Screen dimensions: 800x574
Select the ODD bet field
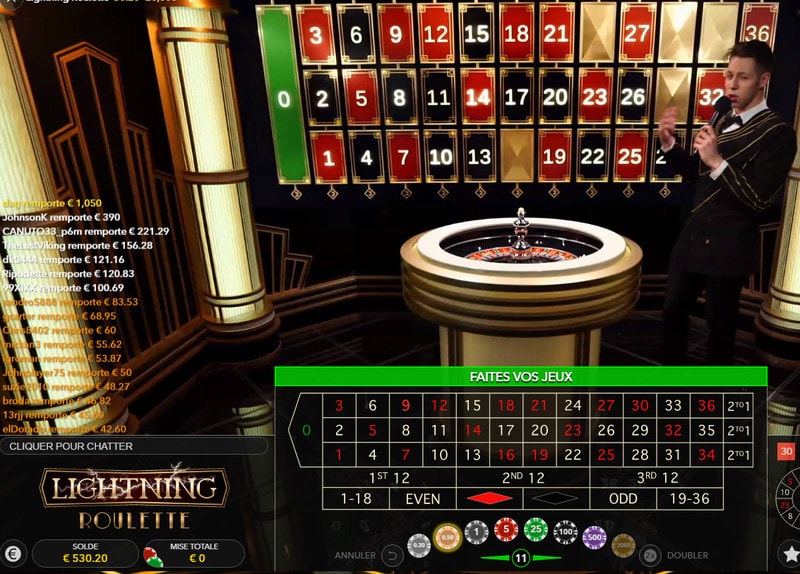pyautogui.click(x=623, y=499)
